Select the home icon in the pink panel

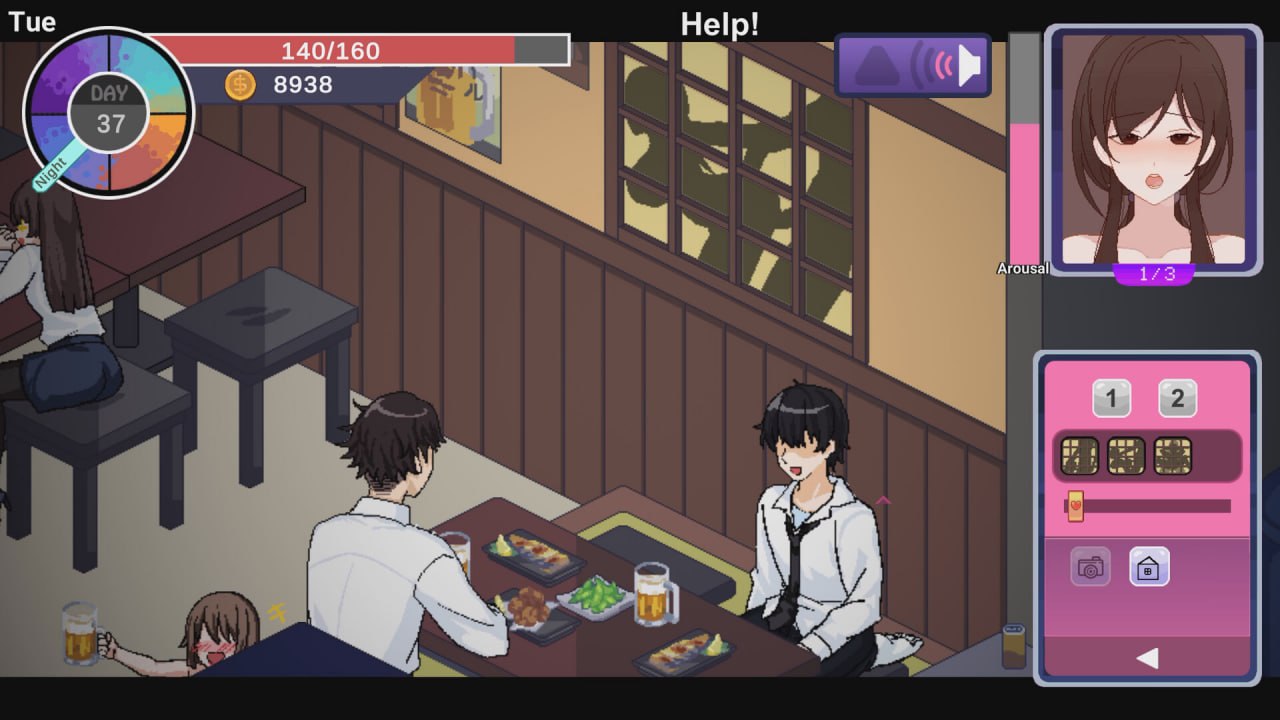pyautogui.click(x=1150, y=567)
